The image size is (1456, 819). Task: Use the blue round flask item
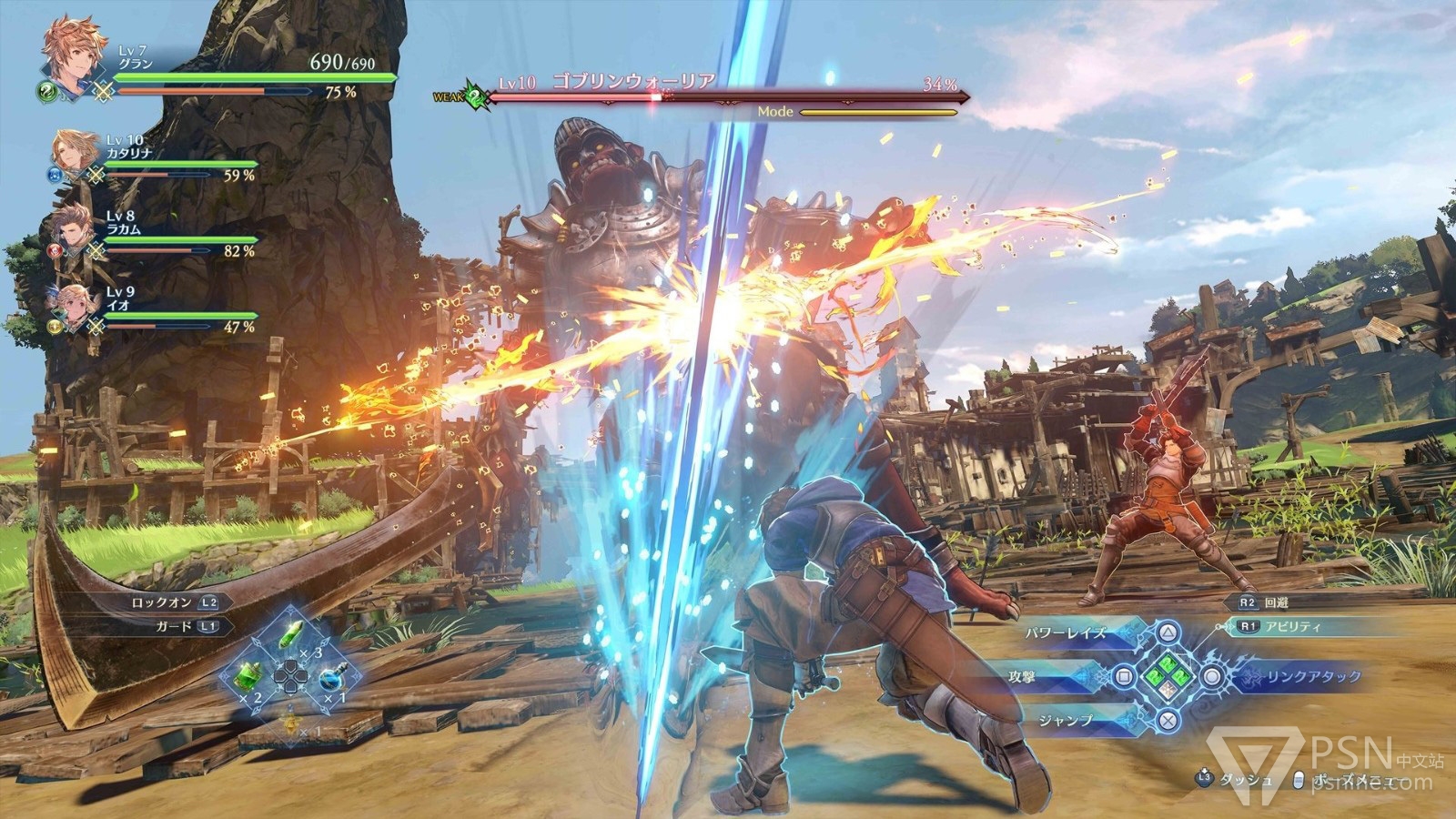tap(331, 679)
